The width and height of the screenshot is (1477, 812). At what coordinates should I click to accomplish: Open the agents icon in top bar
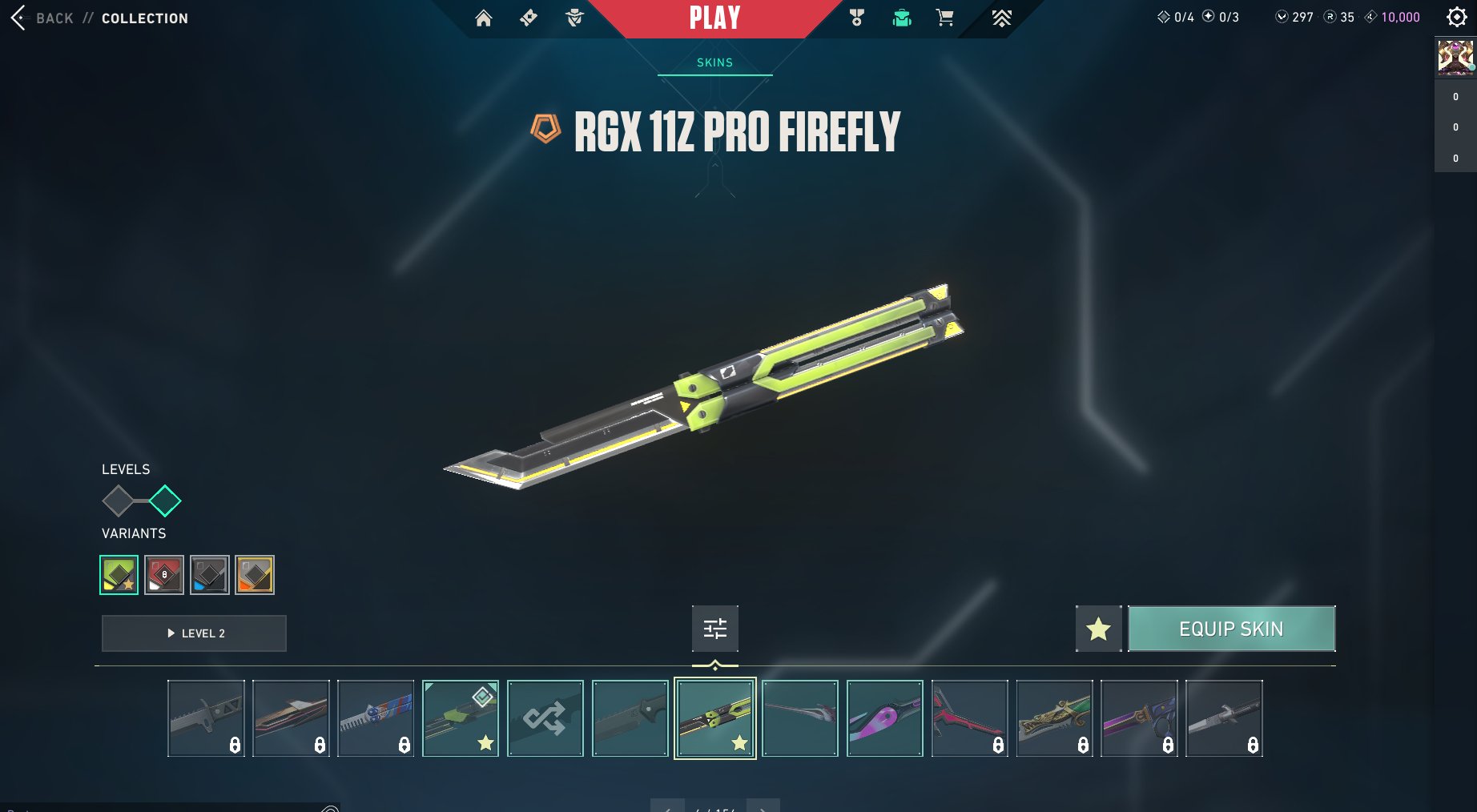(574, 18)
